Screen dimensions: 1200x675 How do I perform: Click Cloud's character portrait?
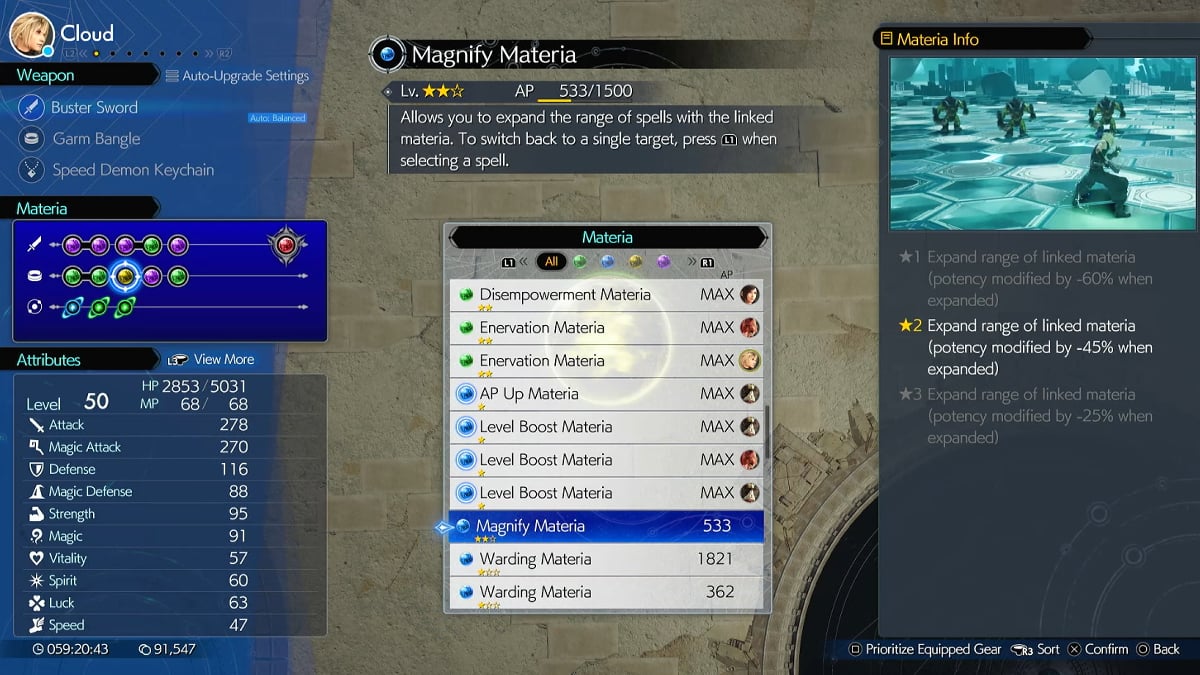point(31,35)
